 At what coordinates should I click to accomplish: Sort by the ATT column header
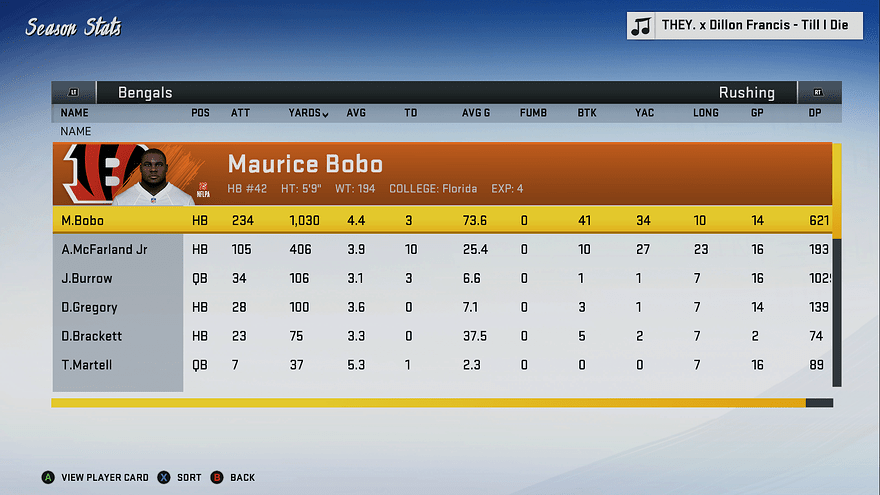241,113
